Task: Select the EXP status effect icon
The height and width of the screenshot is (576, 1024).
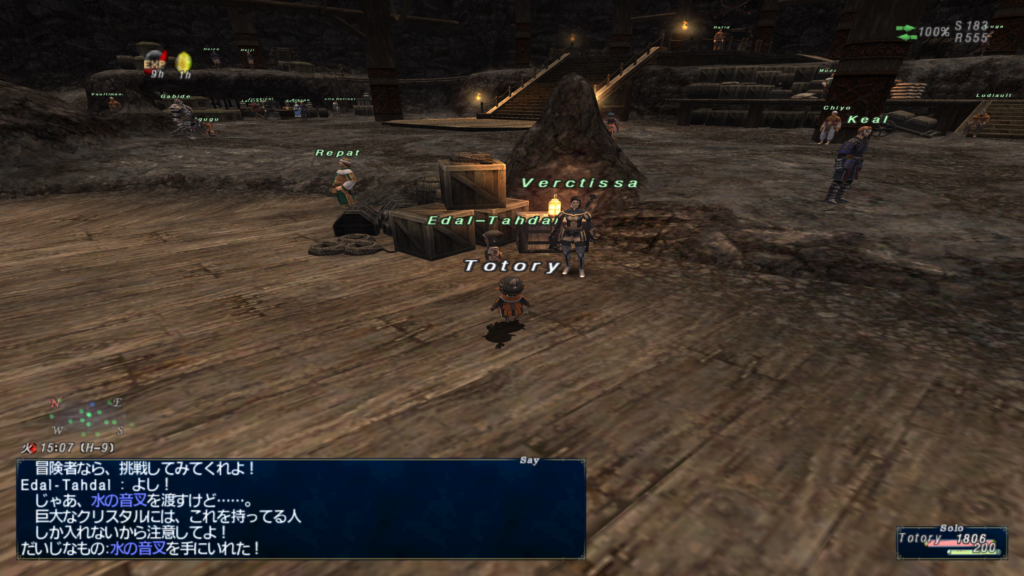Action: (155, 63)
